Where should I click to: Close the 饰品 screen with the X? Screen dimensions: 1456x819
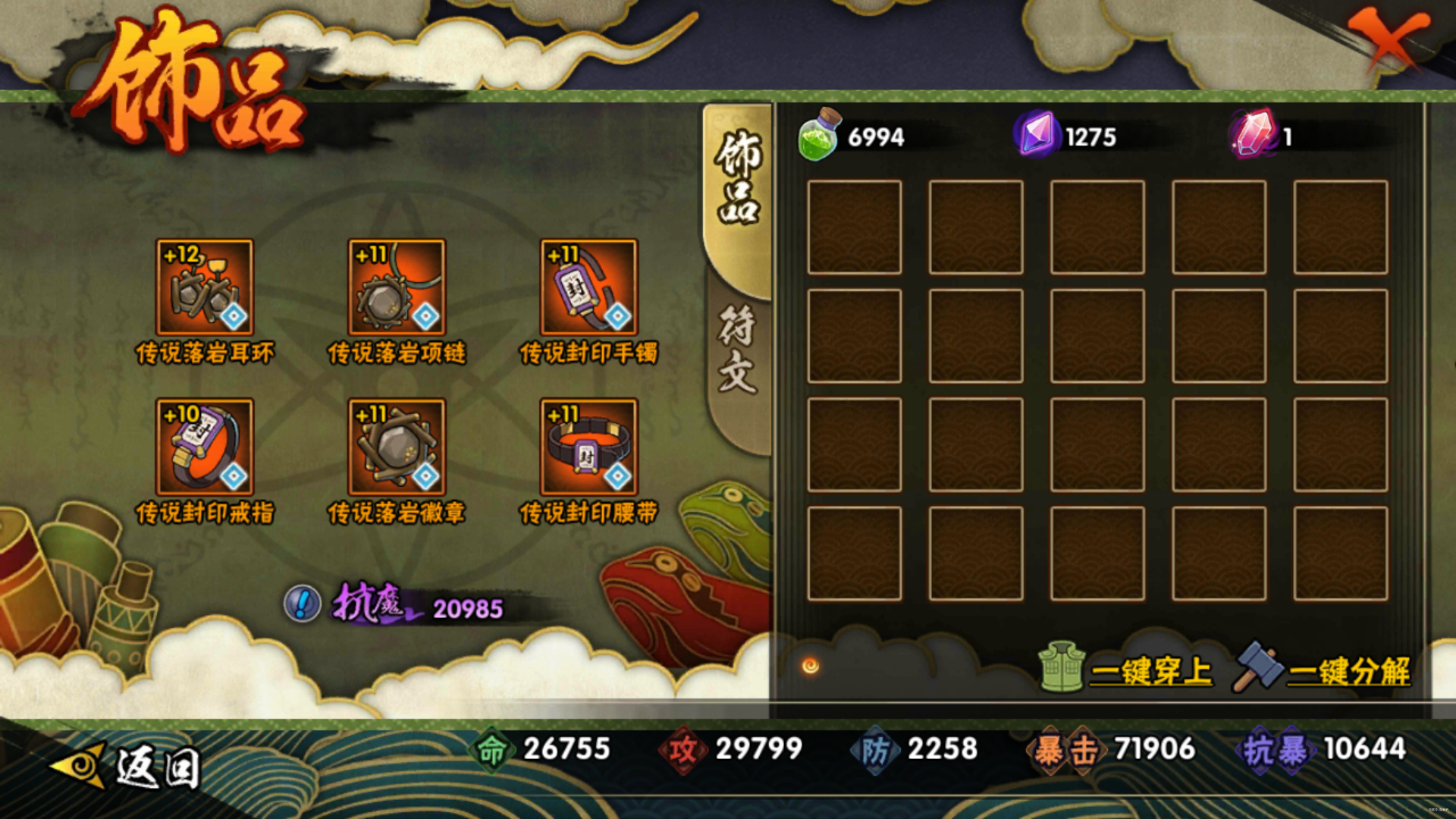(x=1389, y=39)
